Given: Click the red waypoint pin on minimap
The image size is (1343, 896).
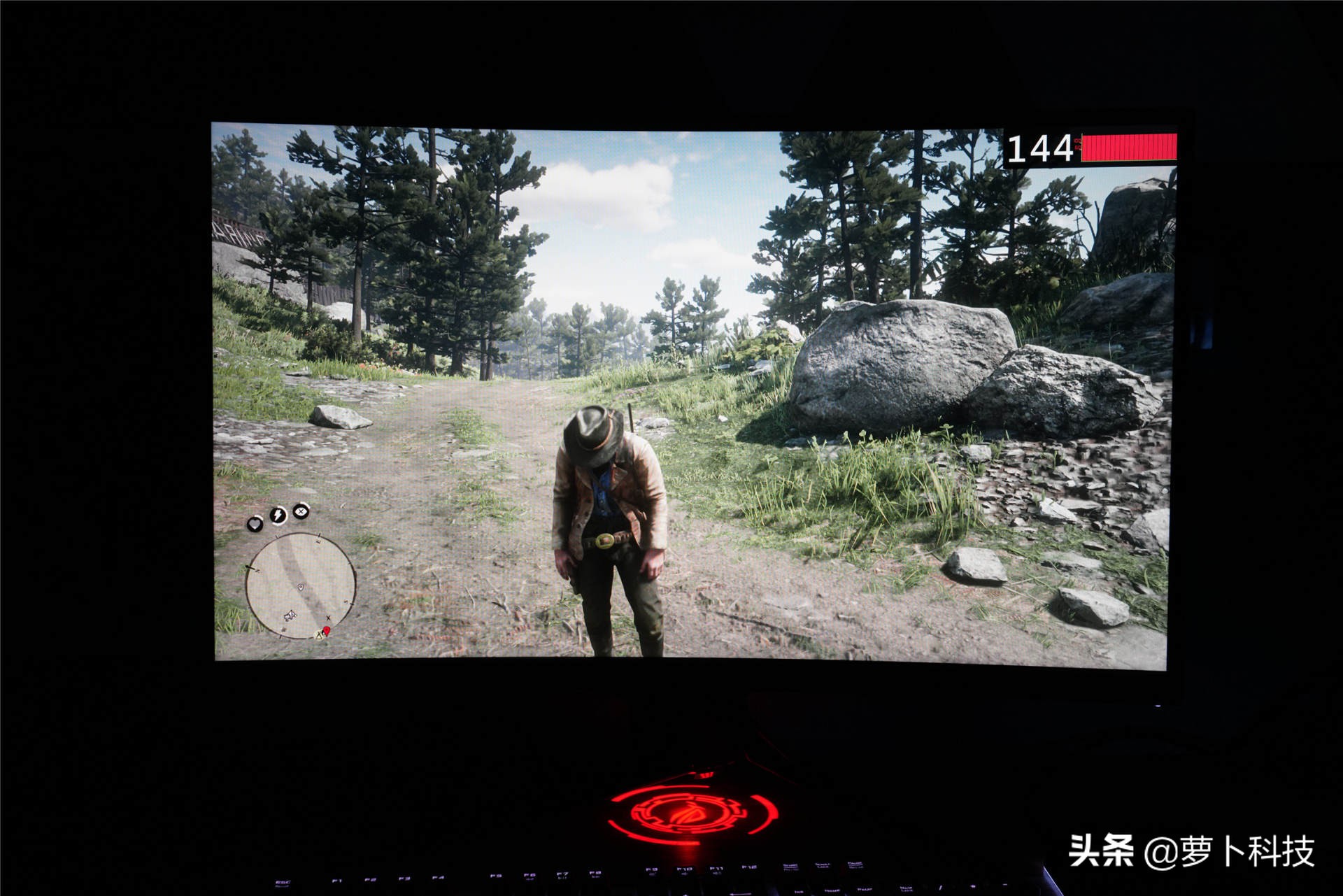Looking at the screenshot, I should click(x=327, y=631).
